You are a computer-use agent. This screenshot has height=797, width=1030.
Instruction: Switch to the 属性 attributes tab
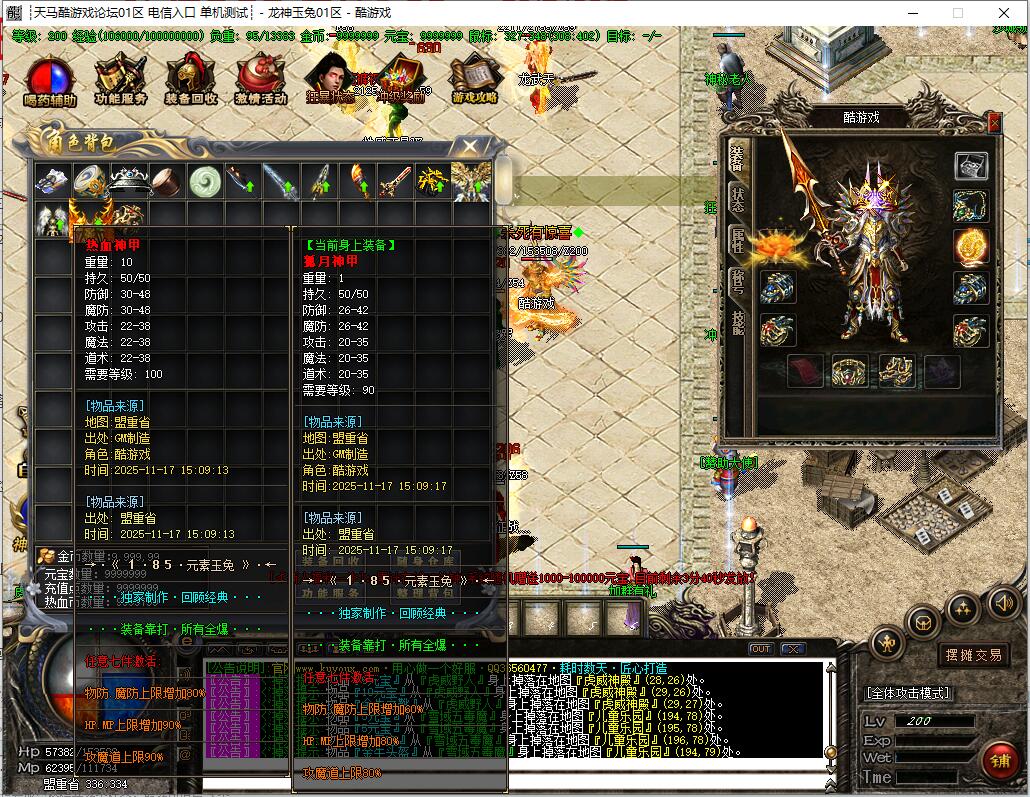(x=736, y=240)
